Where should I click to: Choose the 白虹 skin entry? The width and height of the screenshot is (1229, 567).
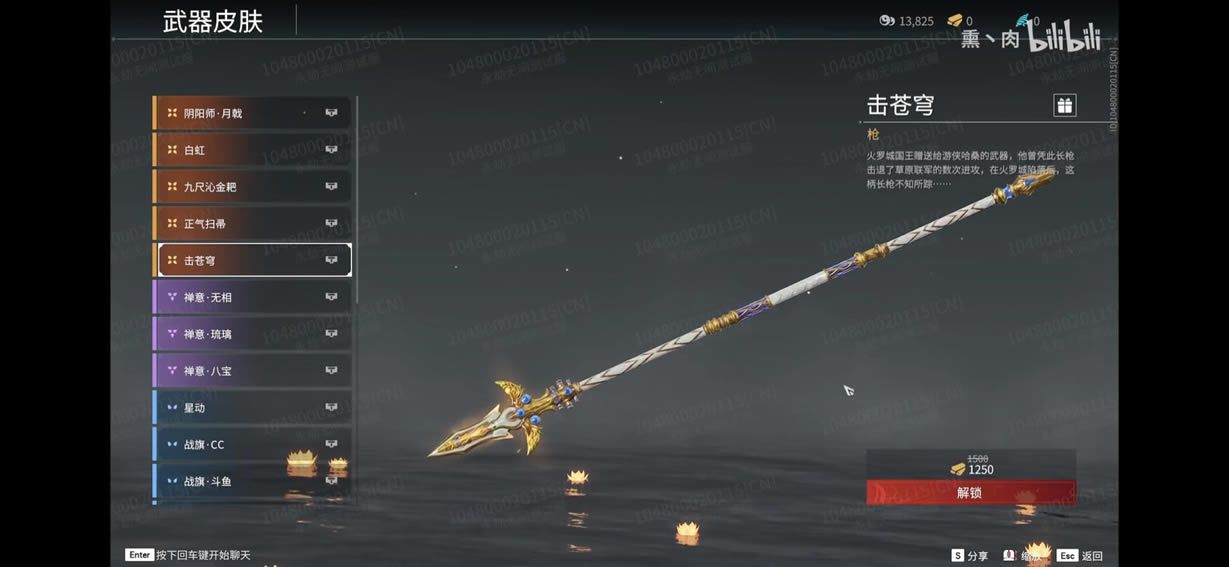point(252,150)
